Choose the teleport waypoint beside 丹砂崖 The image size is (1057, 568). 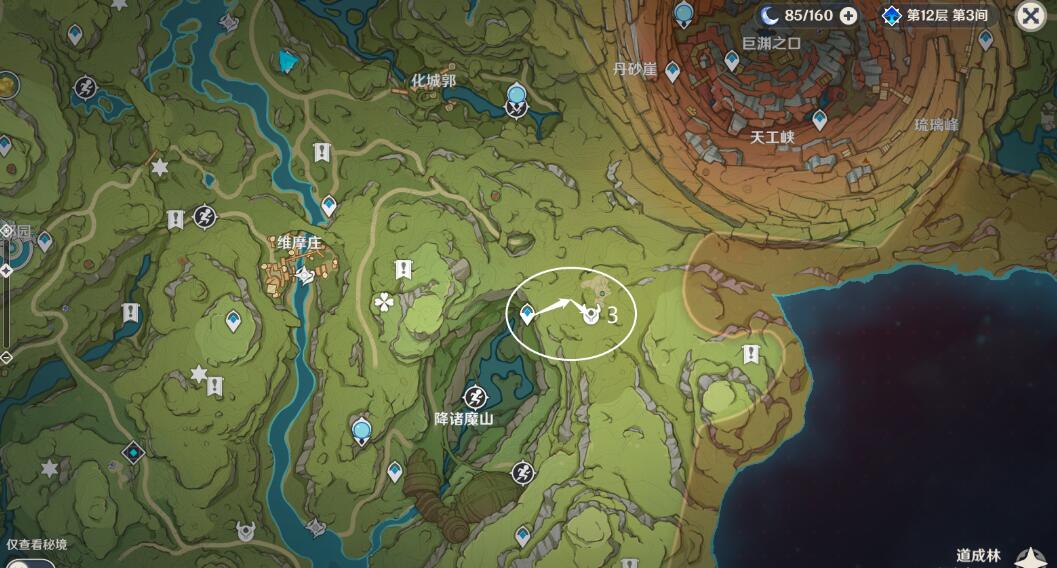point(673,71)
